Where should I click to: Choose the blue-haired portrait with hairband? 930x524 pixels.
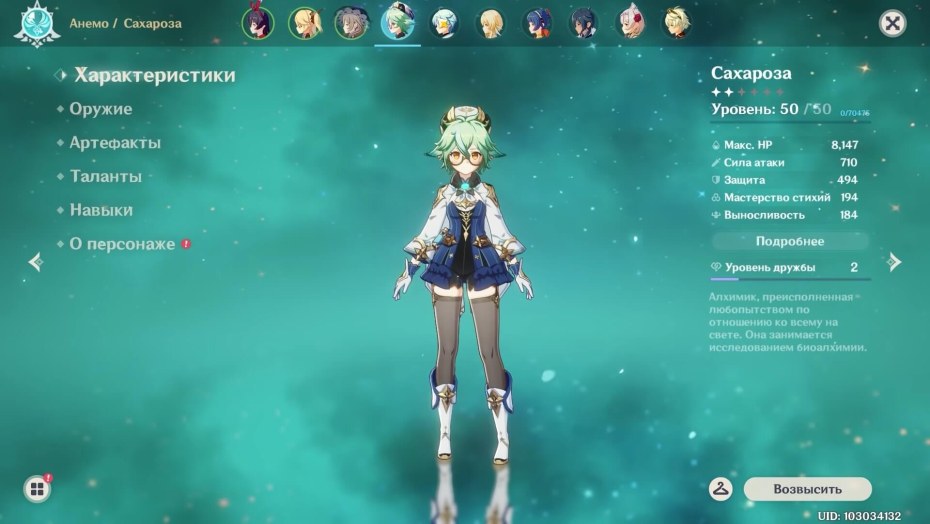[x=537, y=23]
